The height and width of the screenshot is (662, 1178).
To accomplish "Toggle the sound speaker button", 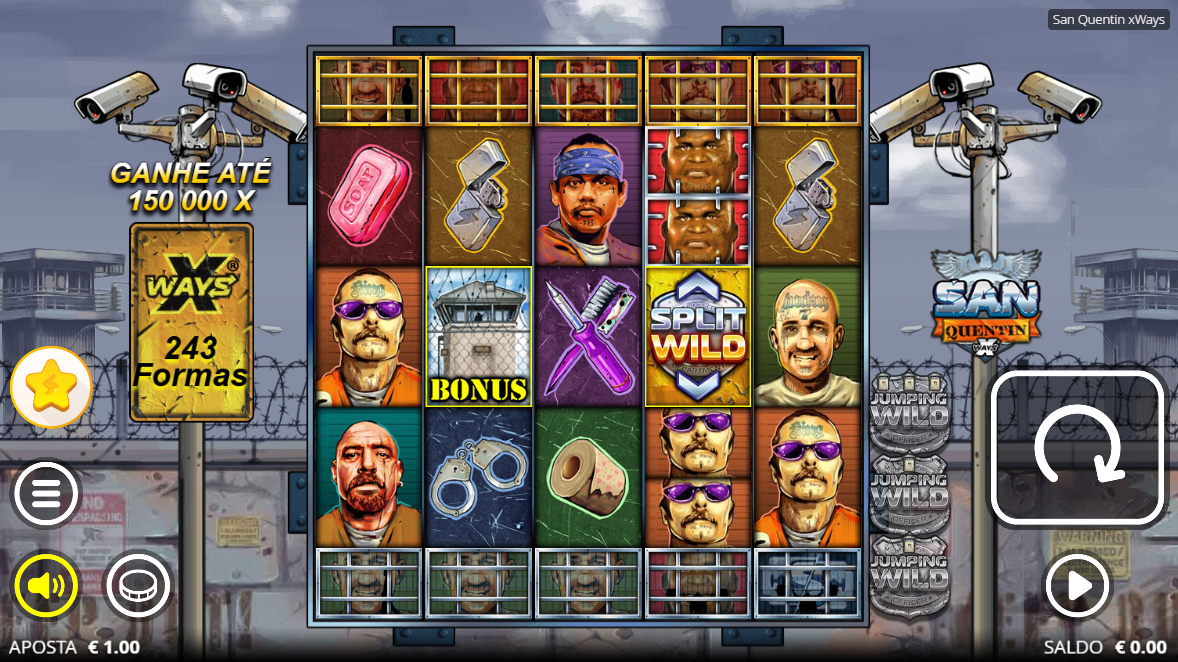I will tap(46, 585).
